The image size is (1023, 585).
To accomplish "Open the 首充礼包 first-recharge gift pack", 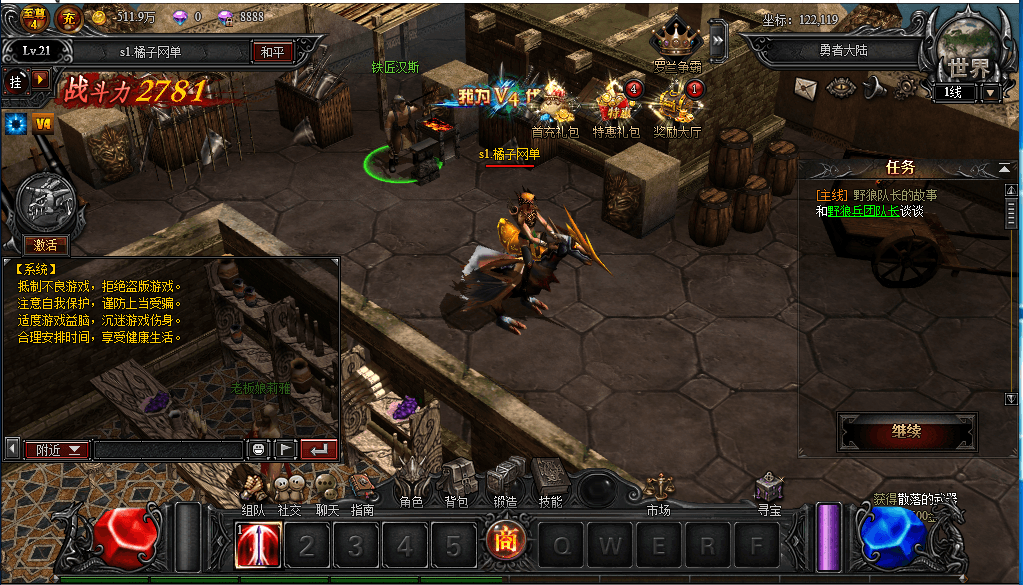I will pyautogui.click(x=555, y=107).
